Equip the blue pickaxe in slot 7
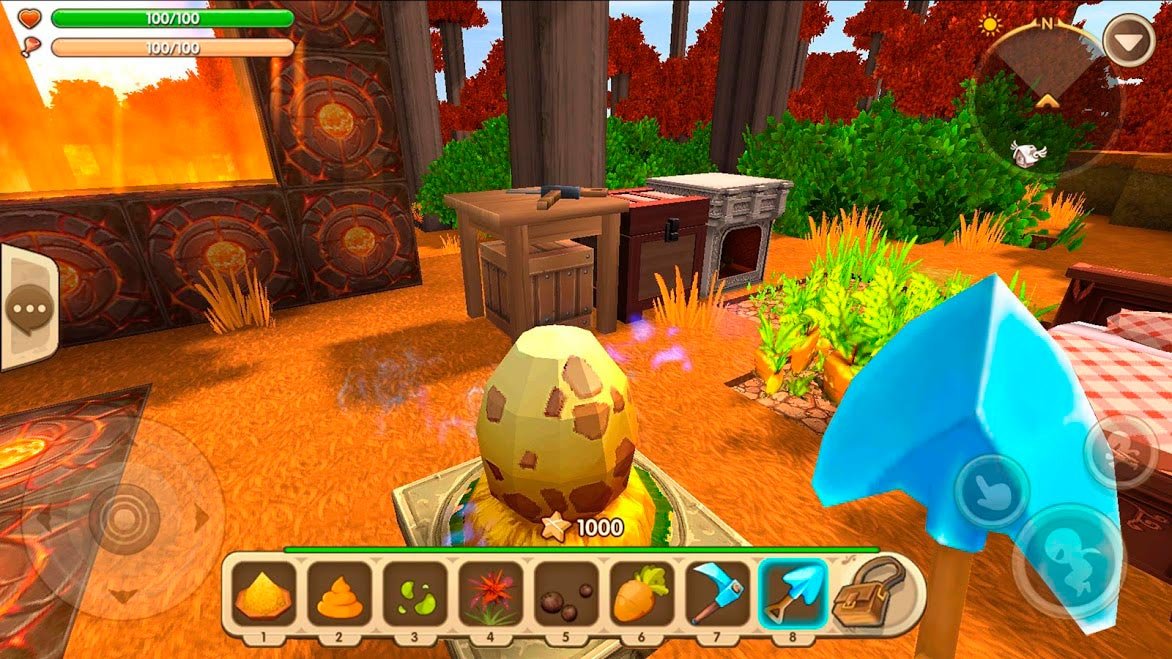Screen dimensions: 1172x659 pyautogui.click(x=717, y=594)
